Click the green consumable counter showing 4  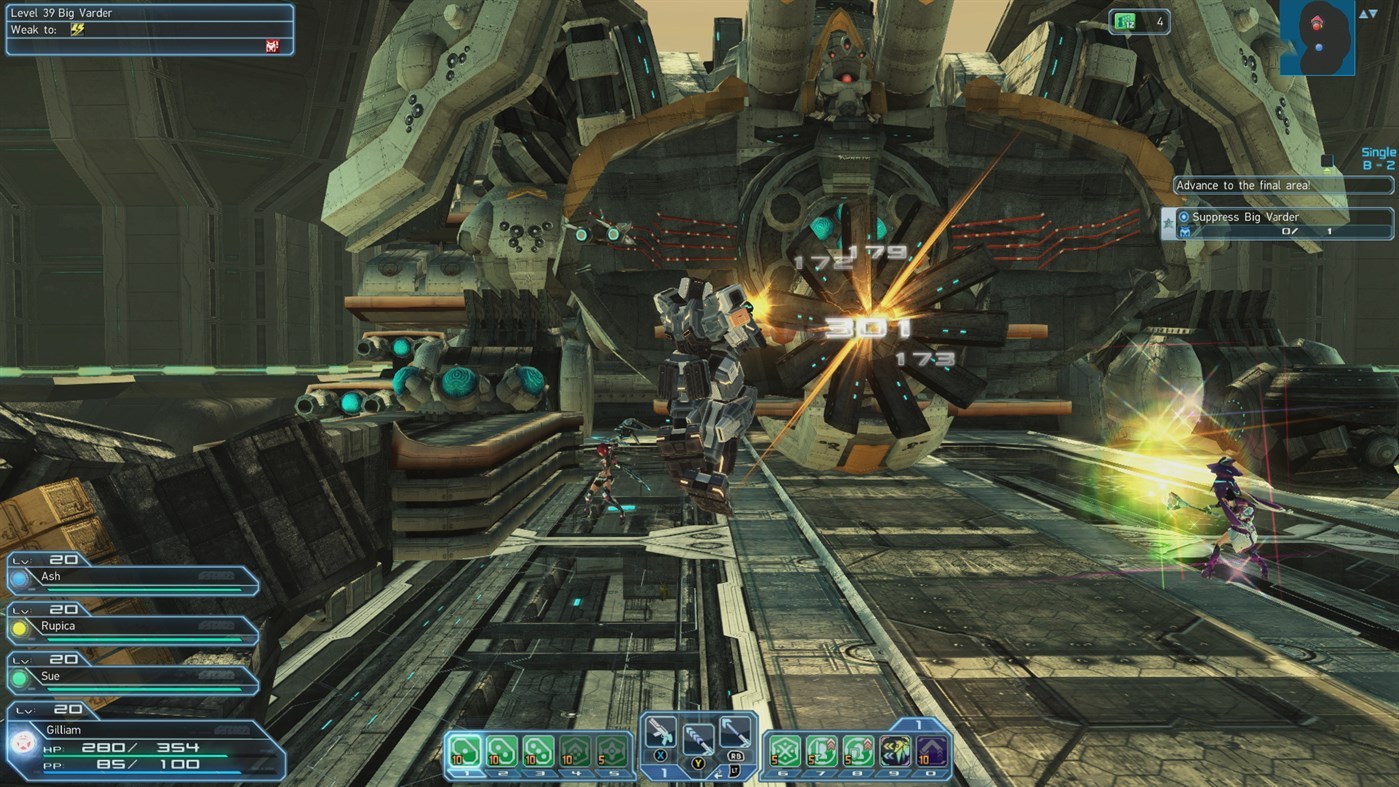click(1138, 22)
